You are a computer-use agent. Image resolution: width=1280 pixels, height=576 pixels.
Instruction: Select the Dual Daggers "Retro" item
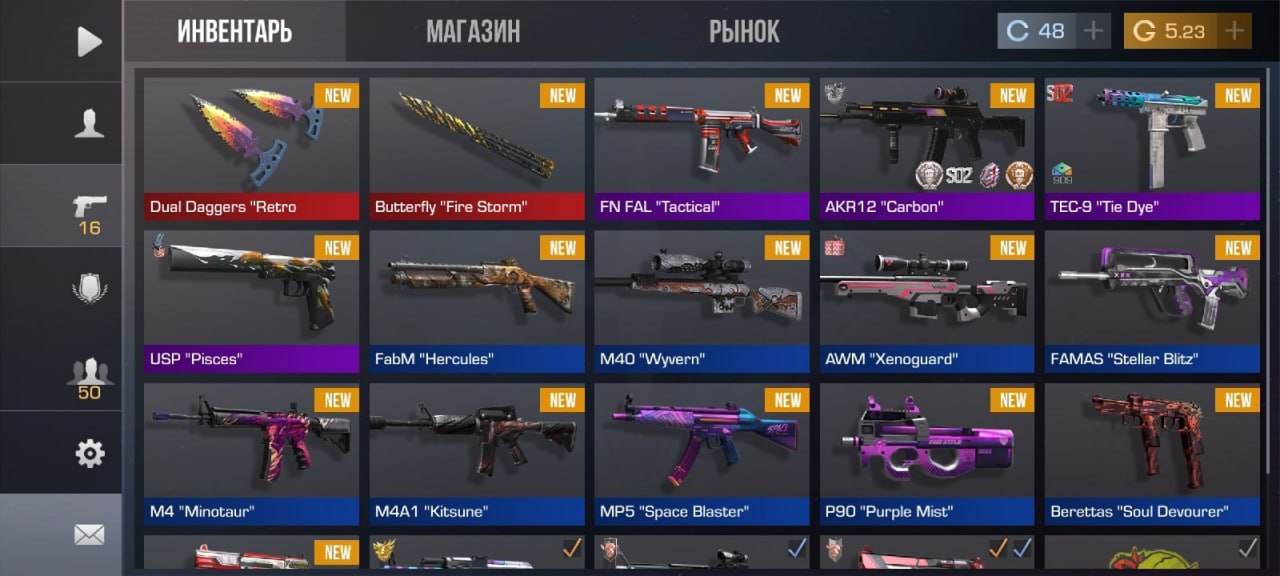tap(251, 148)
